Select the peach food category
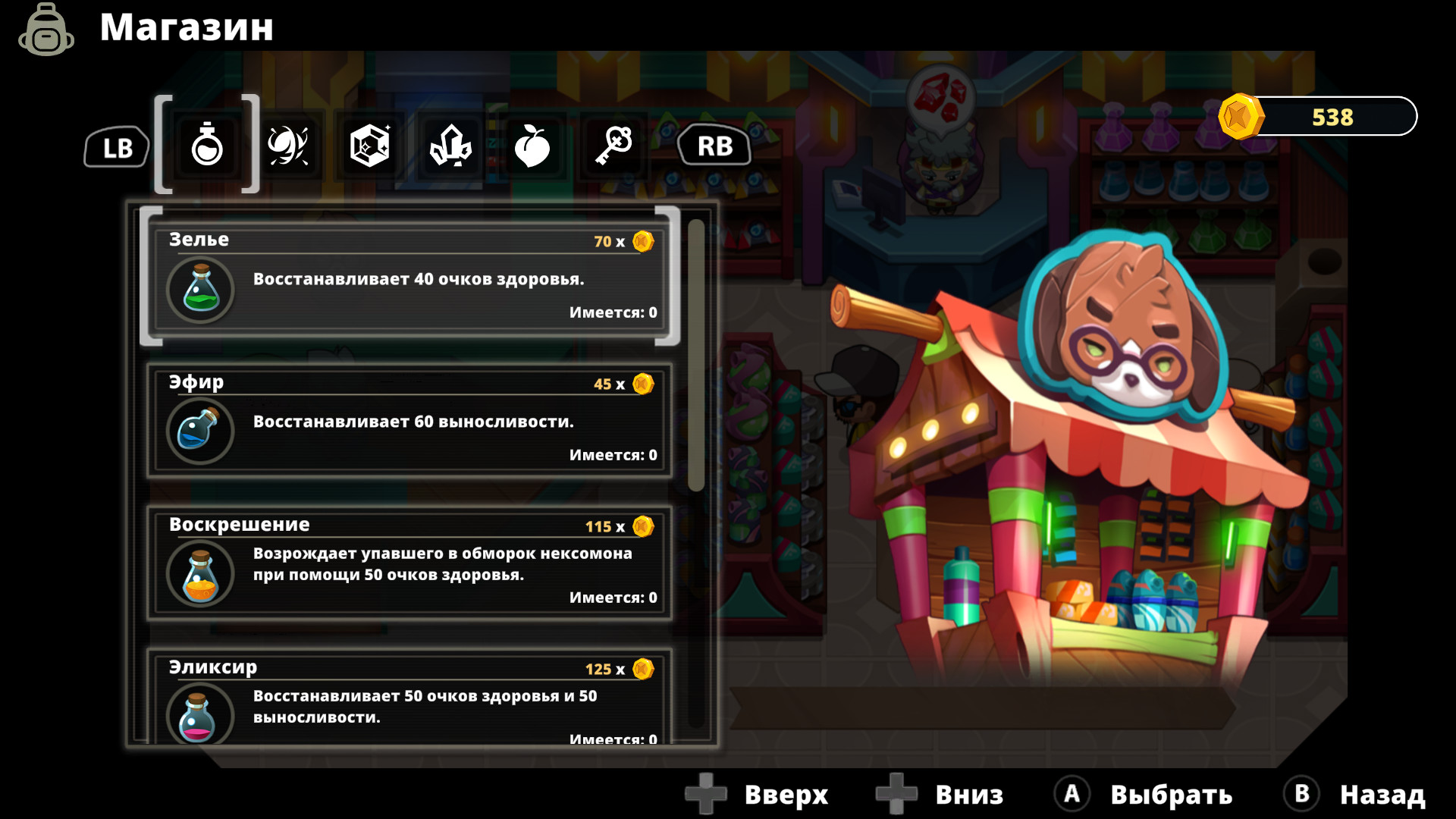This screenshot has width=1456, height=819. [532, 146]
